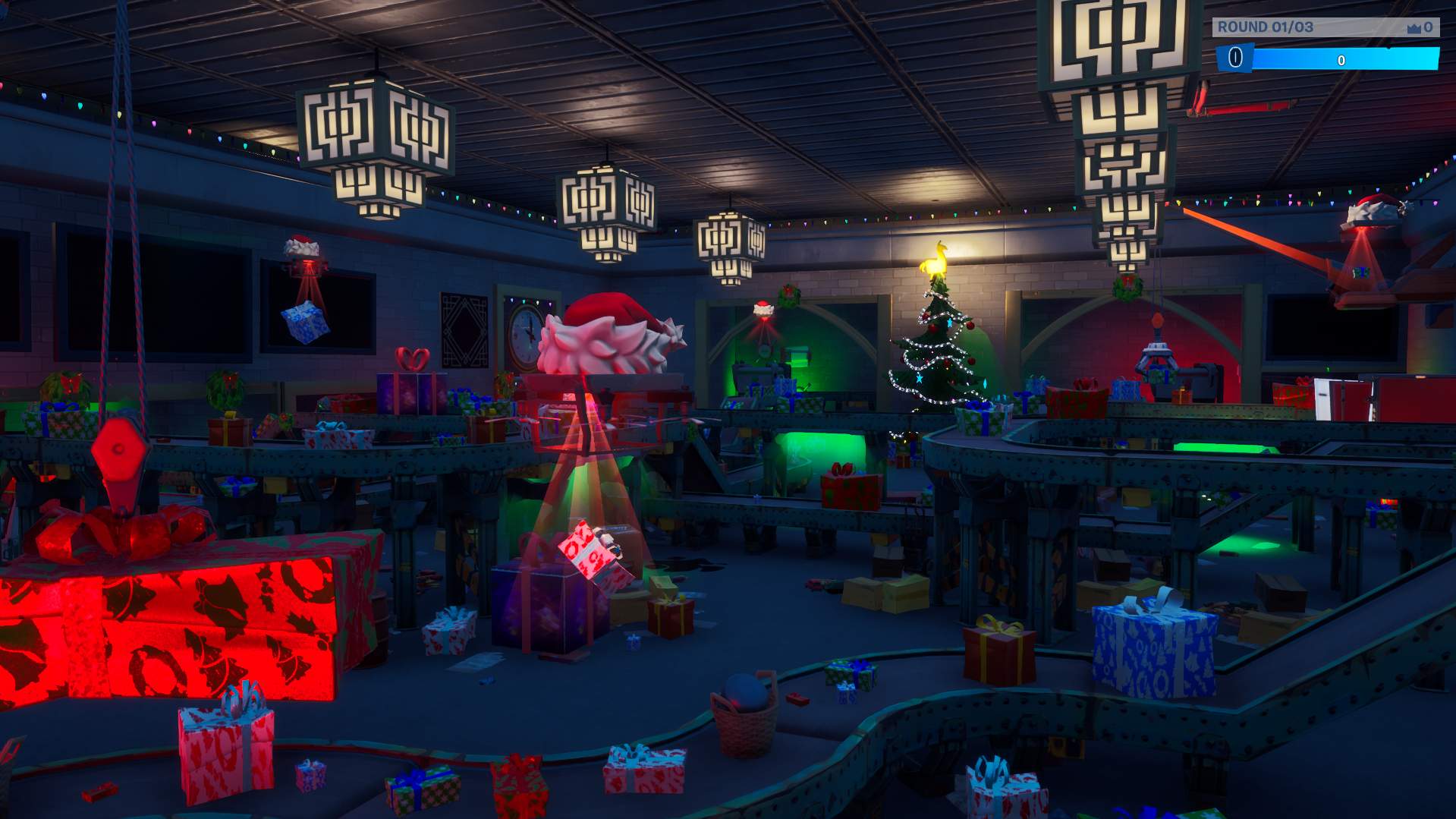Click the score counter showing 0
This screenshot has height=819, width=1456.
tap(1431, 28)
